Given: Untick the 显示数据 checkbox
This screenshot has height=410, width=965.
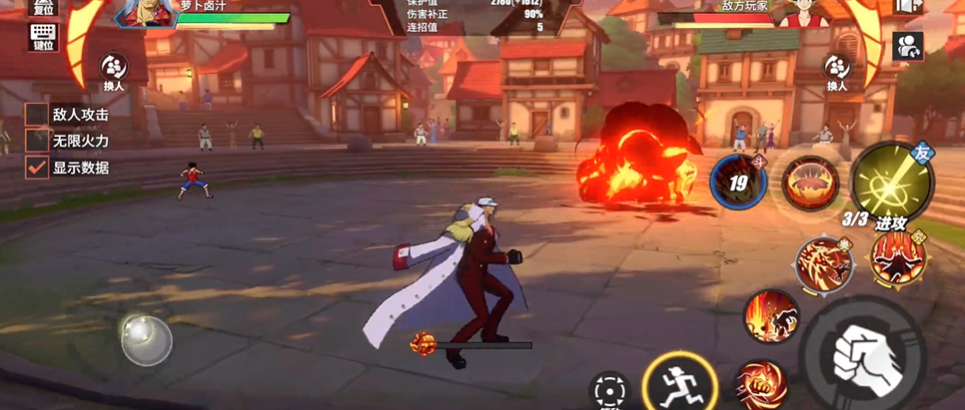Looking at the screenshot, I should (36, 168).
